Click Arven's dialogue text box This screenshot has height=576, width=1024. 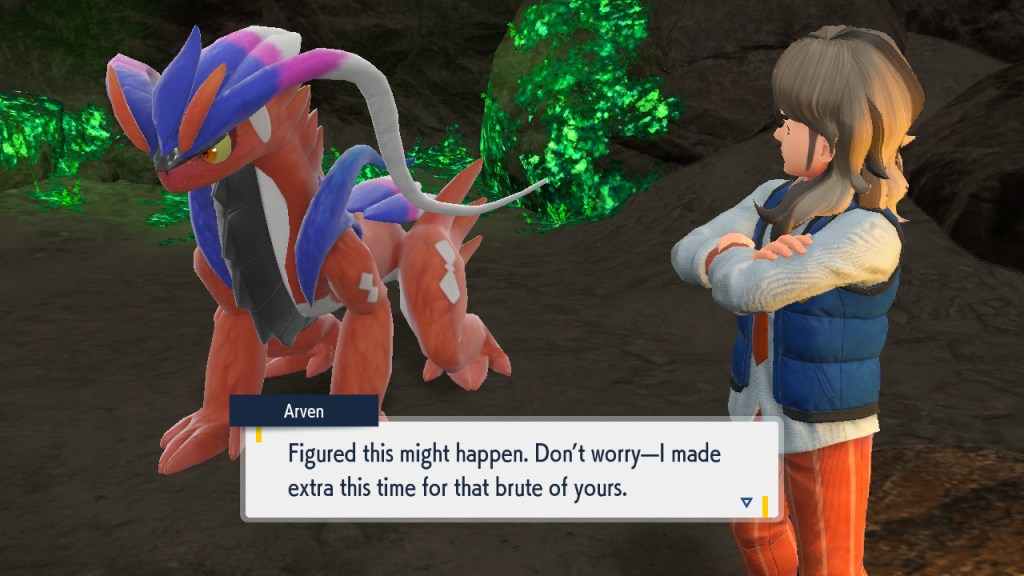click(510, 470)
